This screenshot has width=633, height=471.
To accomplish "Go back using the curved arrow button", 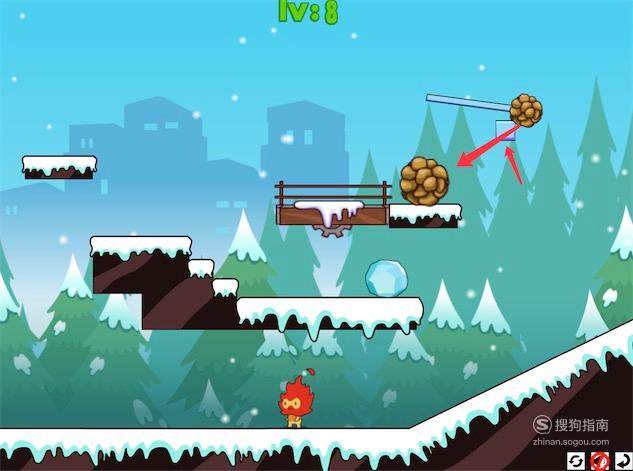I will [622, 460].
